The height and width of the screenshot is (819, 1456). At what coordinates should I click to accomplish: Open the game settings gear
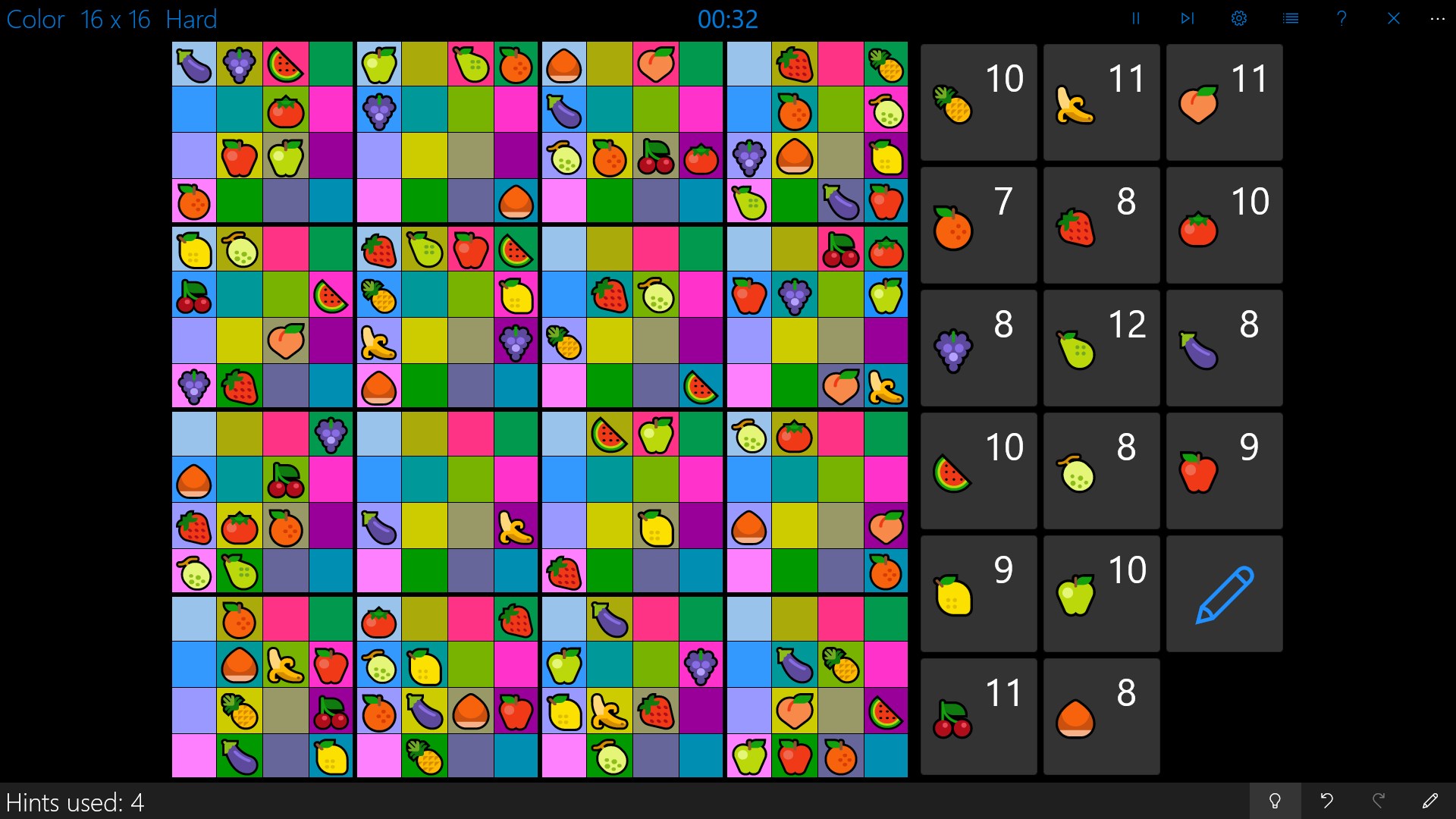click(1238, 18)
